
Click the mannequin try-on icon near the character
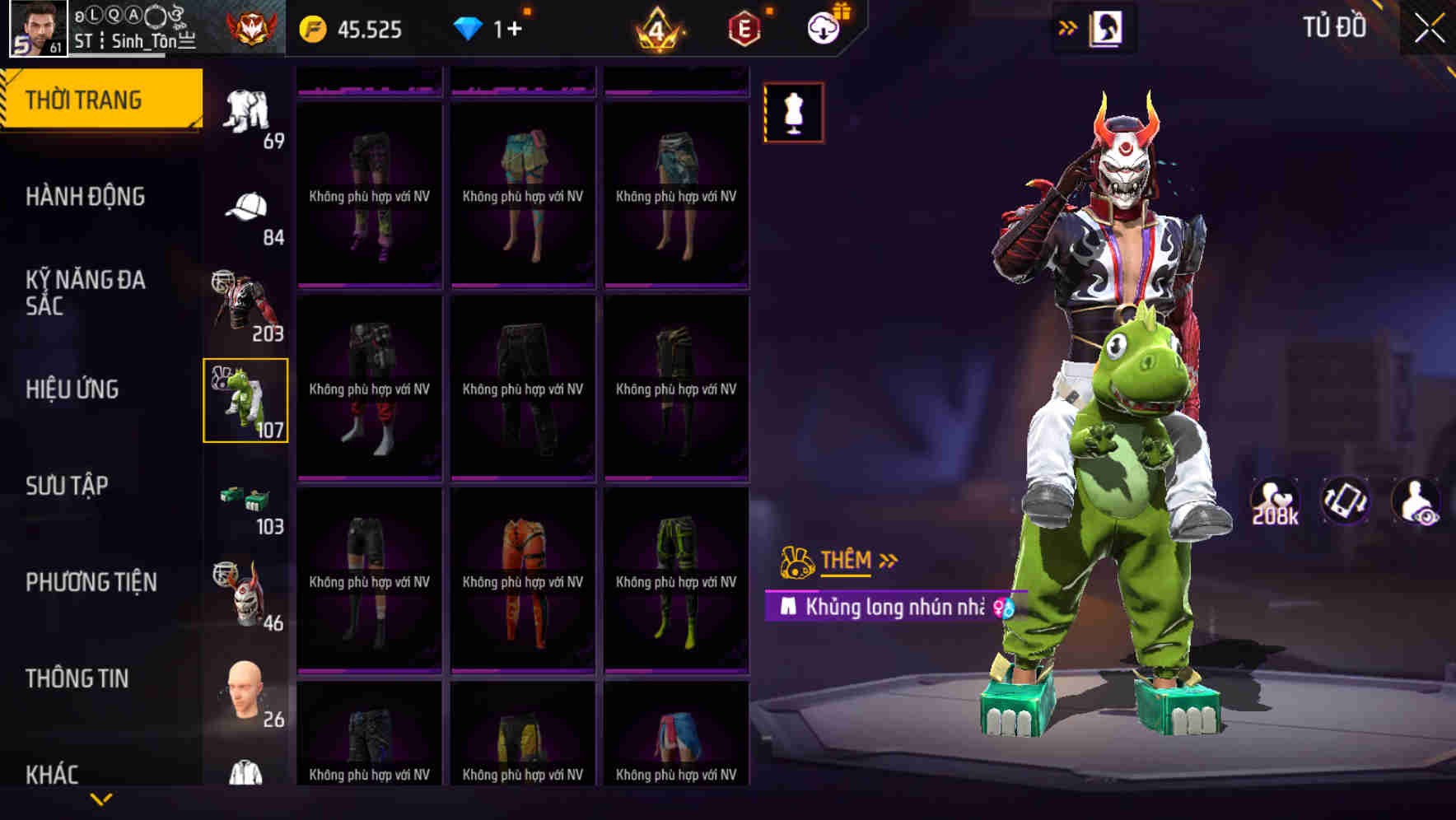click(793, 113)
